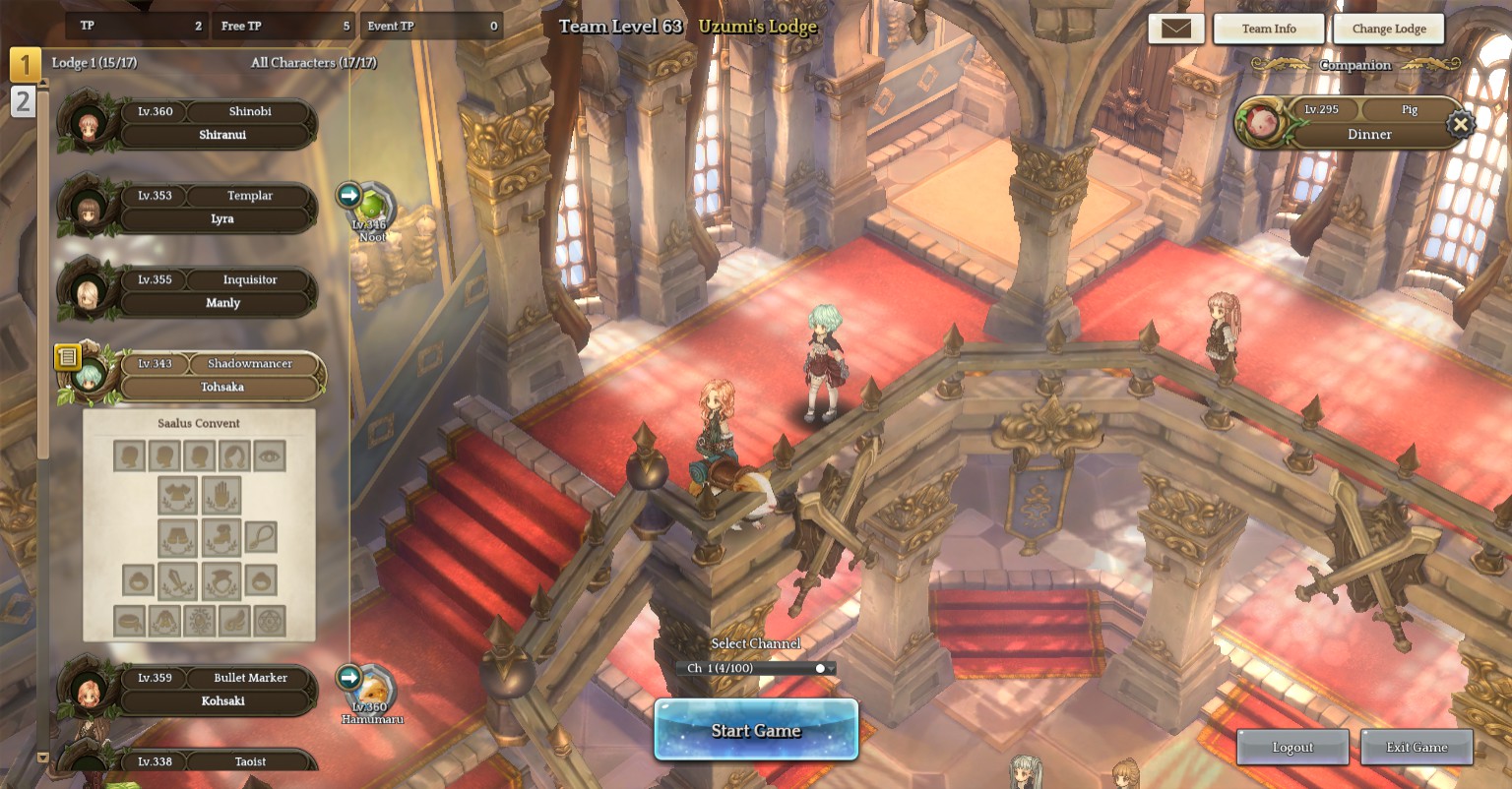1512x789 pixels.
Task: Open the mail envelope button
Action: tap(1175, 29)
